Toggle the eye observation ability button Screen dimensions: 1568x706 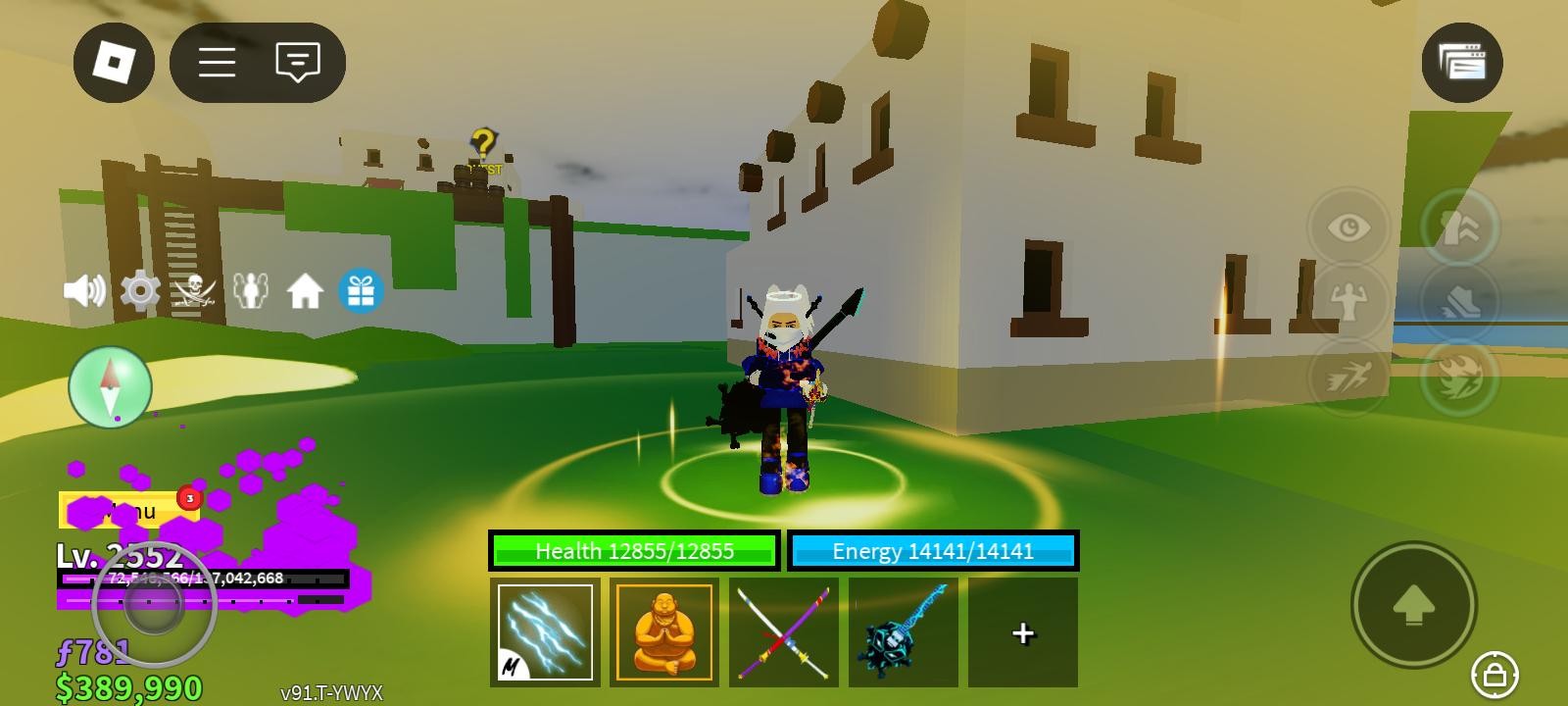pos(1348,228)
